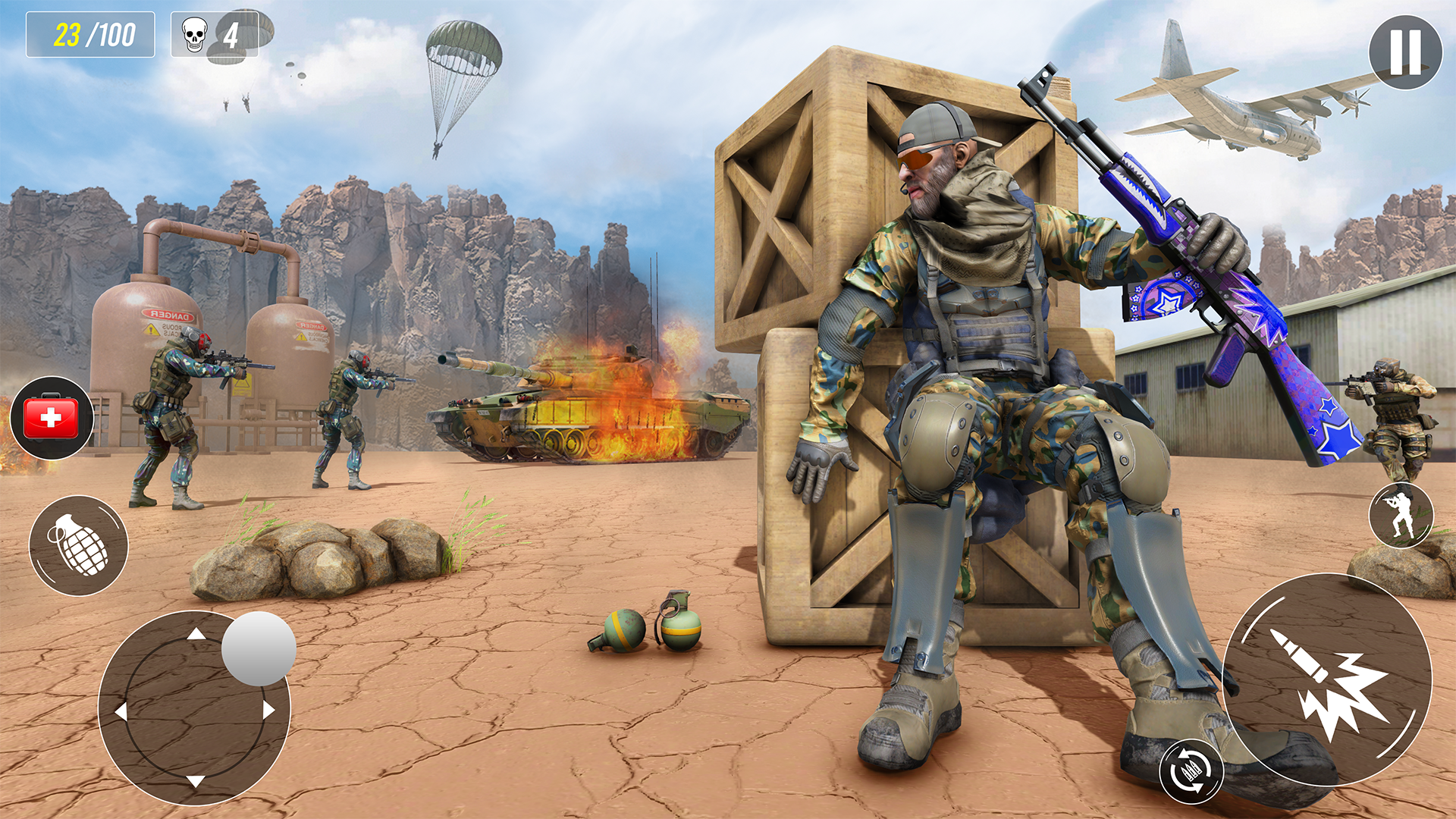Image resolution: width=1456 pixels, height=819 pixels.
Task: Tap the skull kill counter icon
Action: coord(193,33)
